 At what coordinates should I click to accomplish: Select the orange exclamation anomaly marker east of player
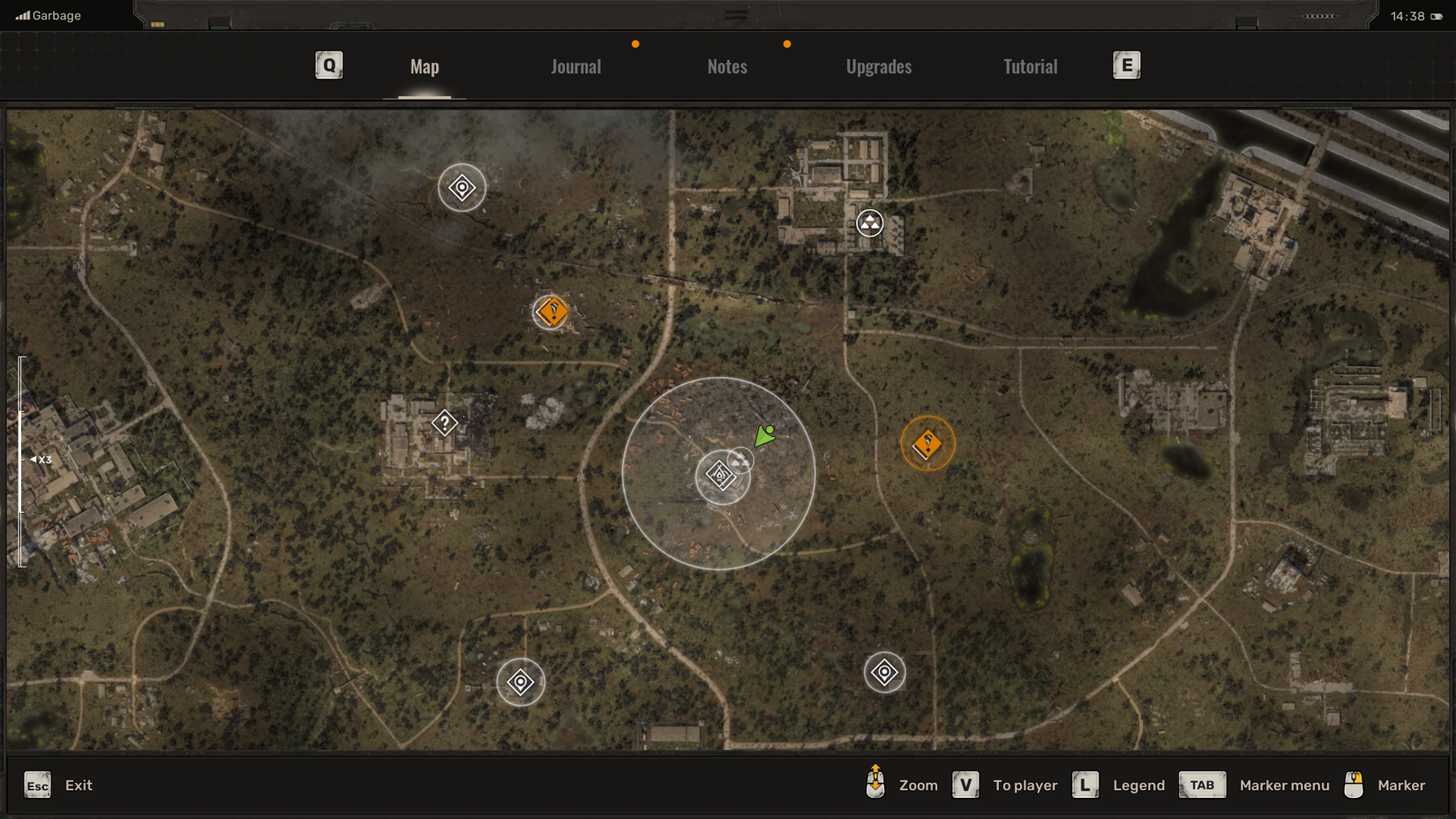(x=927, y=445)
